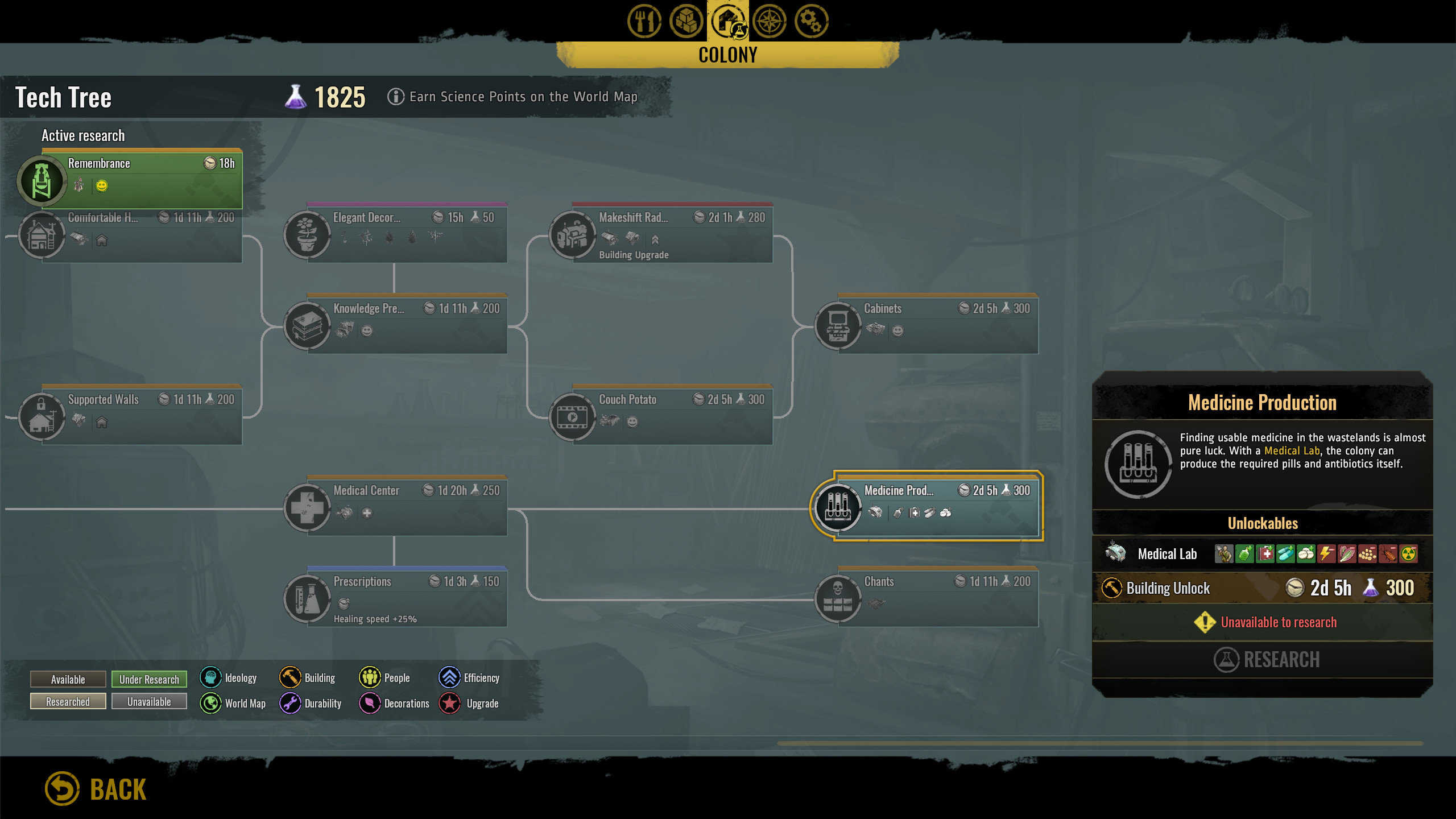Switch to the fork and knife tab
Viewport: 1456px width, 819px height.
(x=644, y=22)
